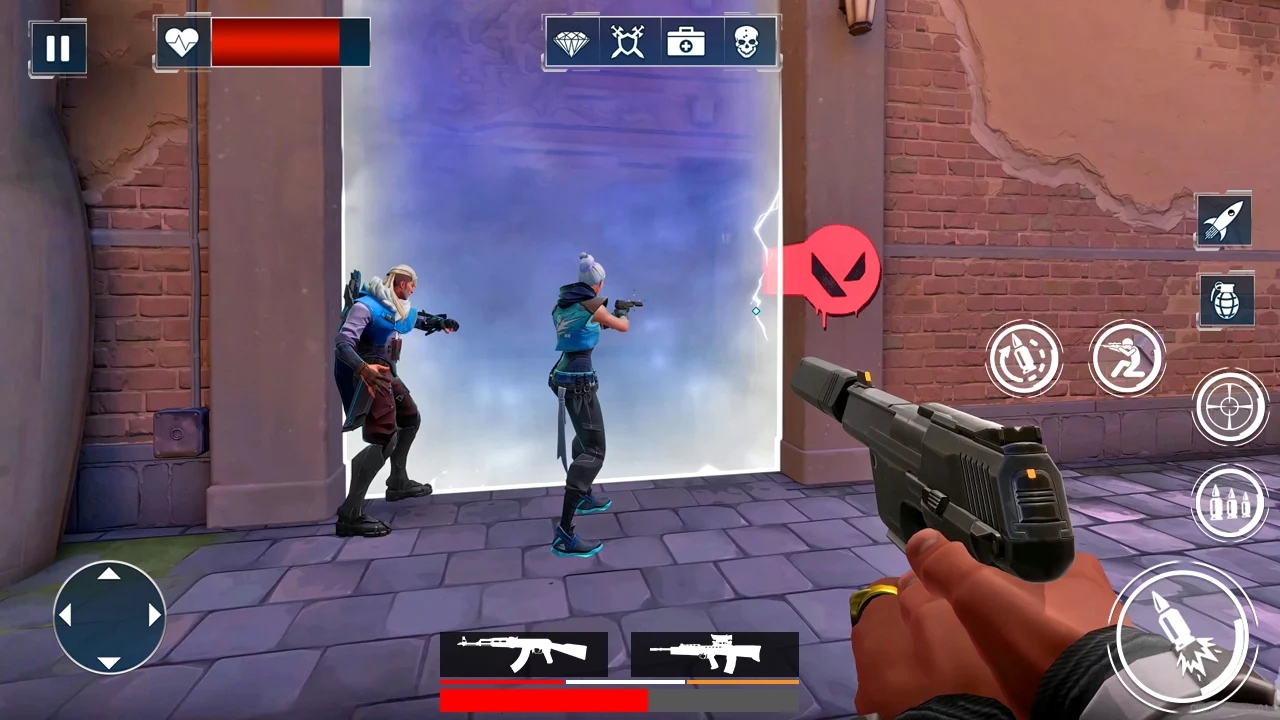
Task: Select the rocket launcher power-up
Action: [x=1224, y=221]
